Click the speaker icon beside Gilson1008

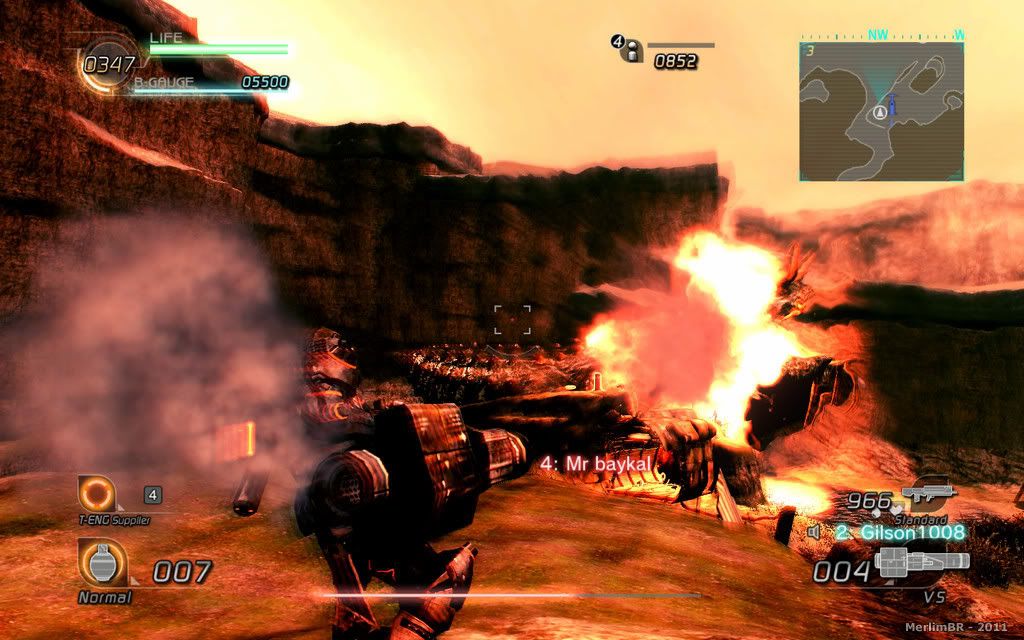814,532
